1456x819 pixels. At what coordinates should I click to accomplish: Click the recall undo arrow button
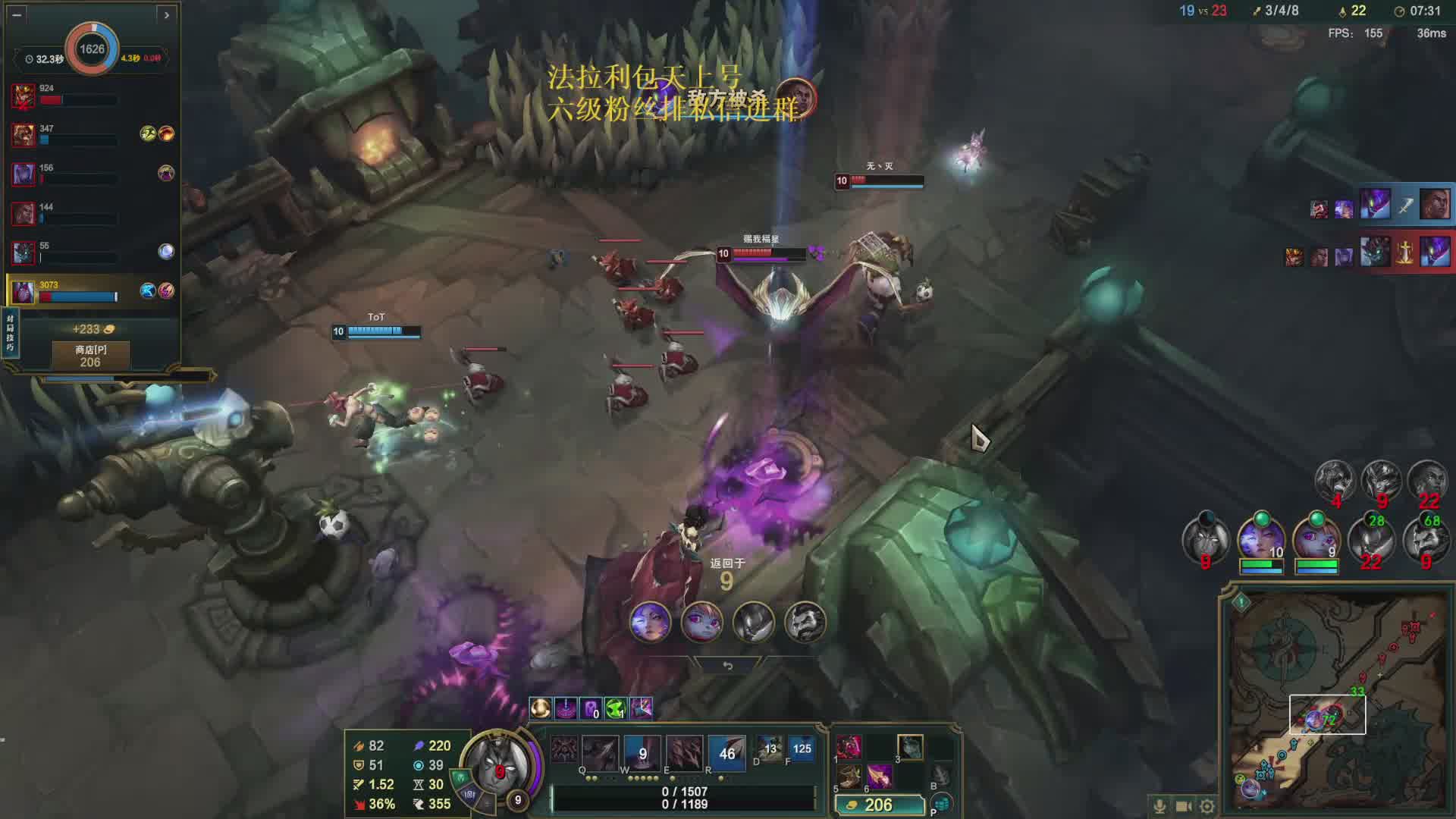tap(727, 666)
